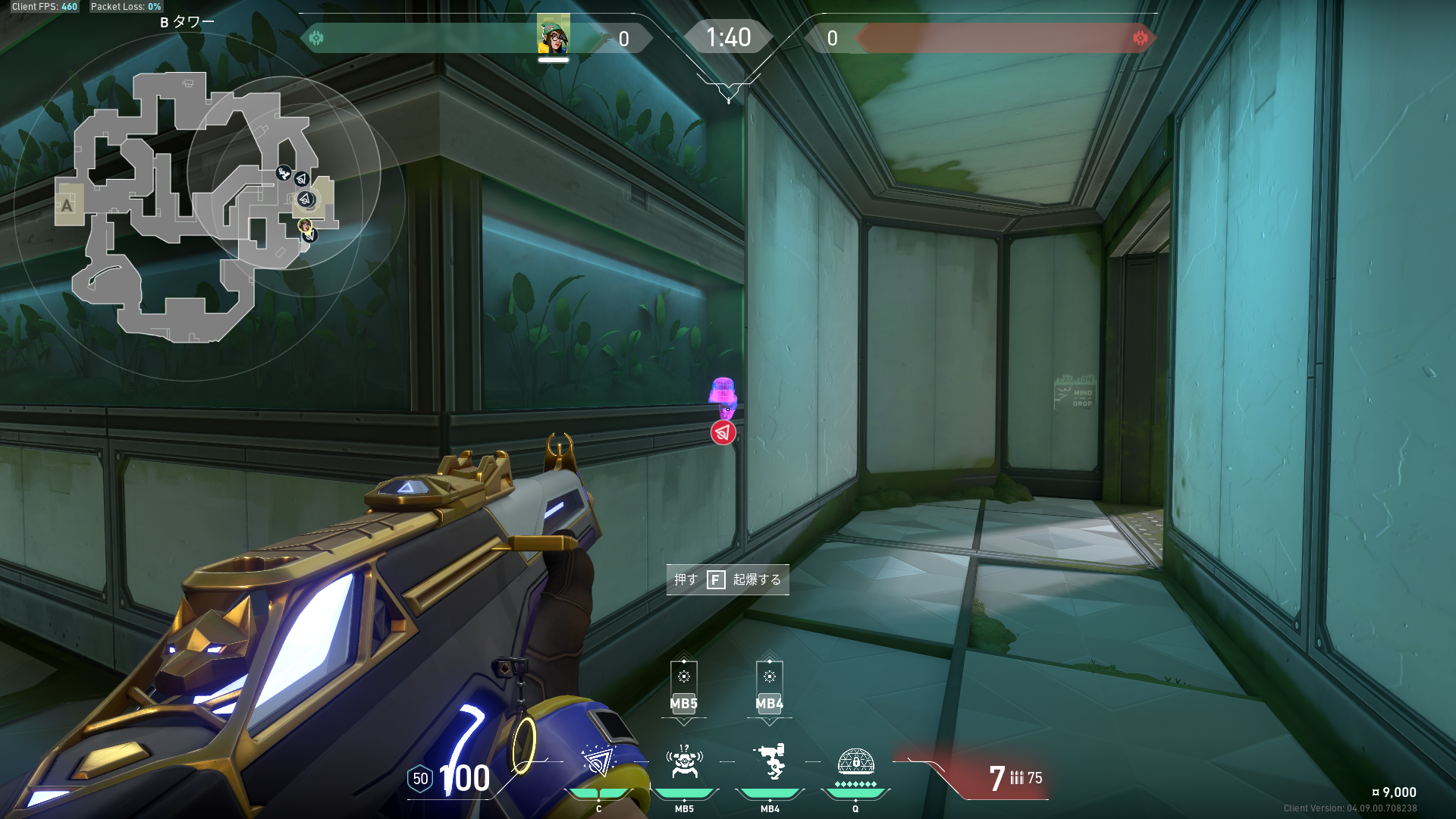Activate the Nanoswarm ability icon
The height and width of the screenshot is (819, 1456).
[x=598, y=761]
